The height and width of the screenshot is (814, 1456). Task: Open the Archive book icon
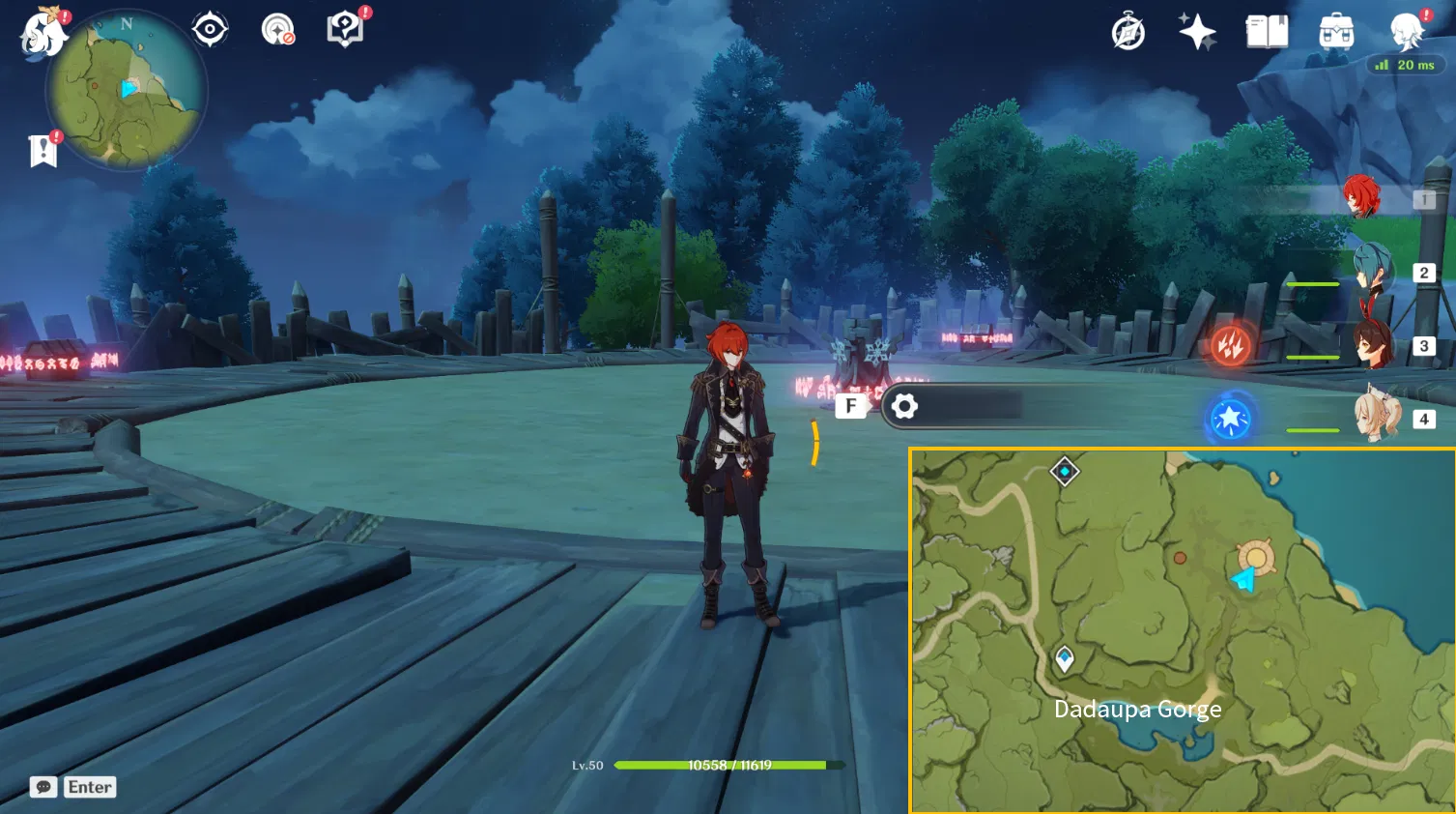[x=1266, y=32]
